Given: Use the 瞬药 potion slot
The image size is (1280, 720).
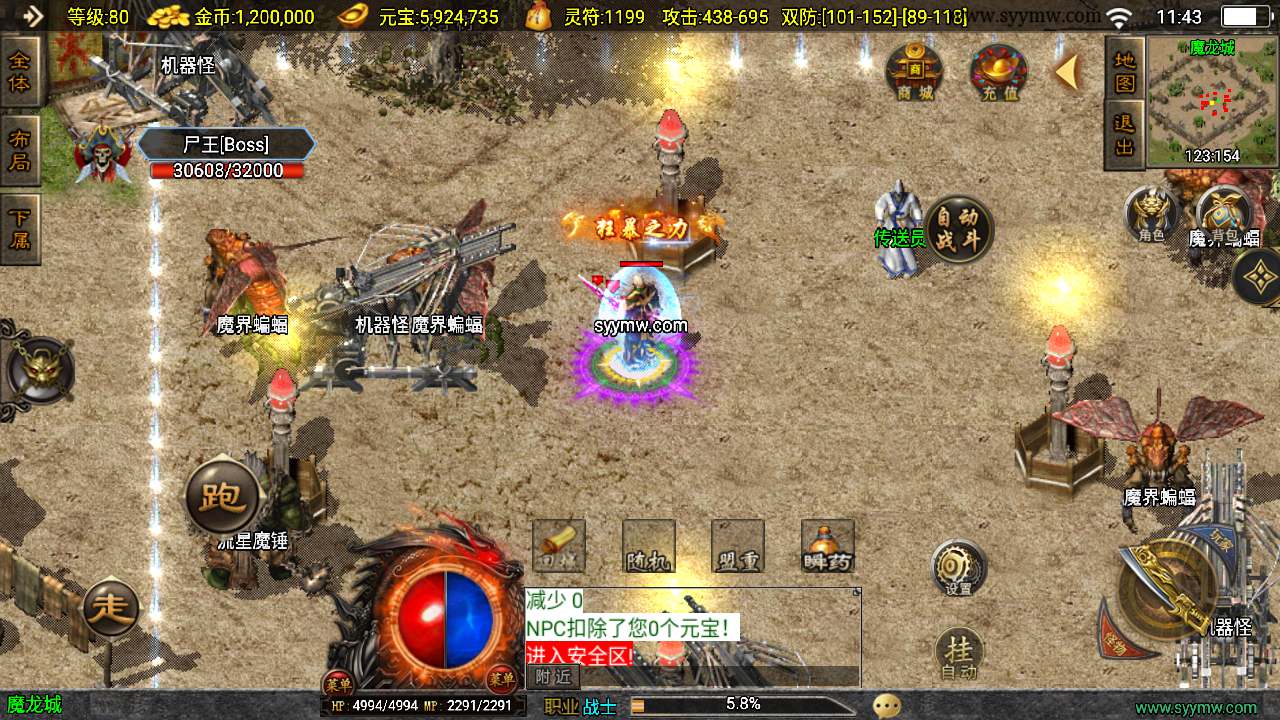Looking at the screenshot, I should click(827, 546).
